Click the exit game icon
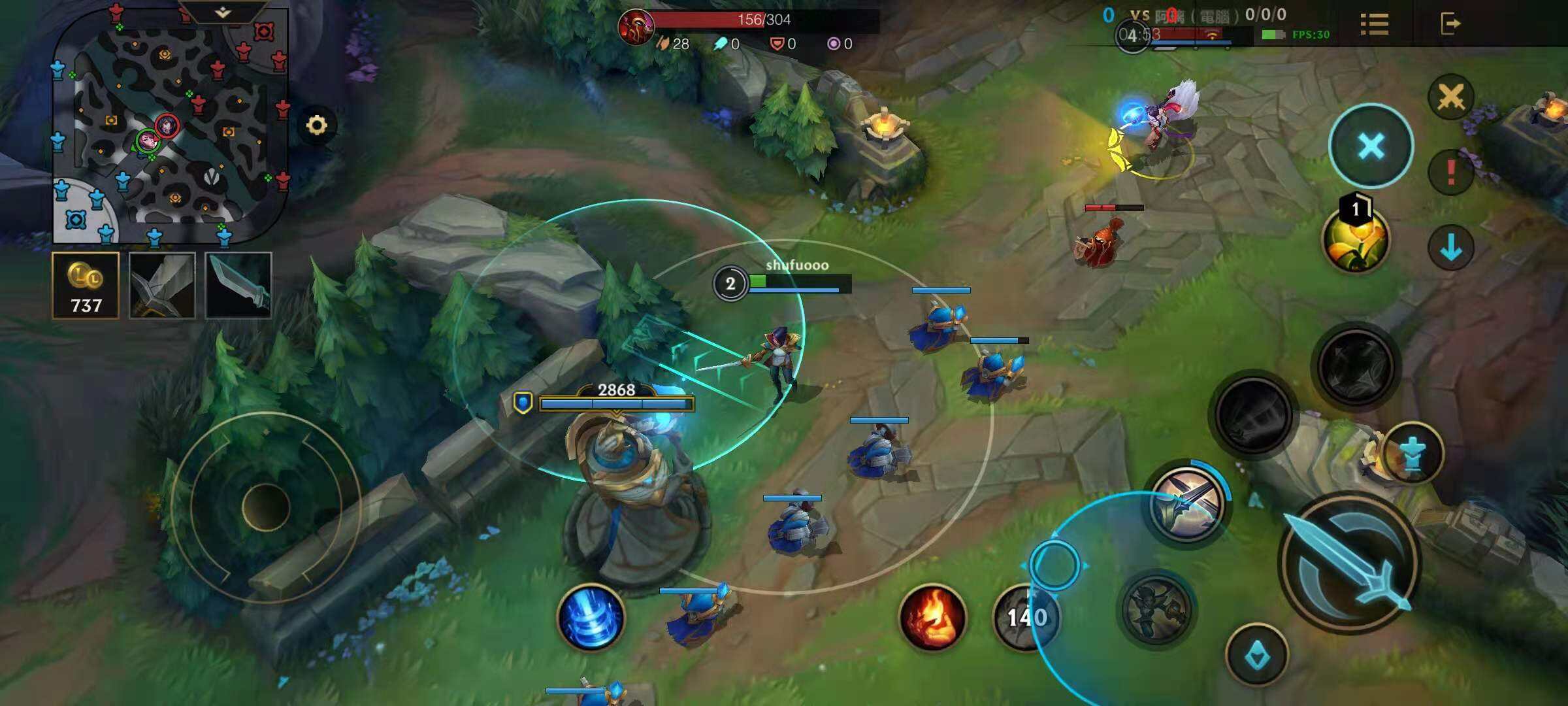Image resolution: width=1568 pixels, height=706 pixels. tap(1450, 24)
